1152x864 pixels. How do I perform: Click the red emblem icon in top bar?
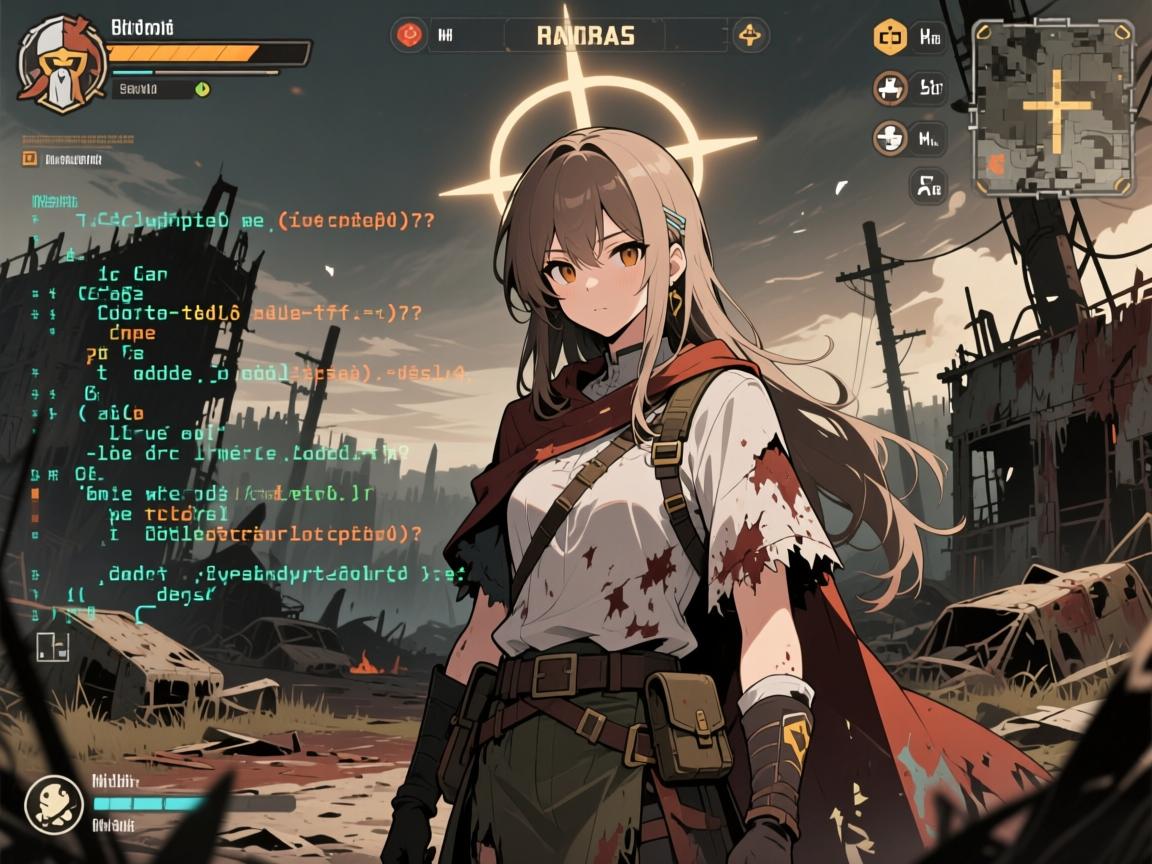coord(408,36)
